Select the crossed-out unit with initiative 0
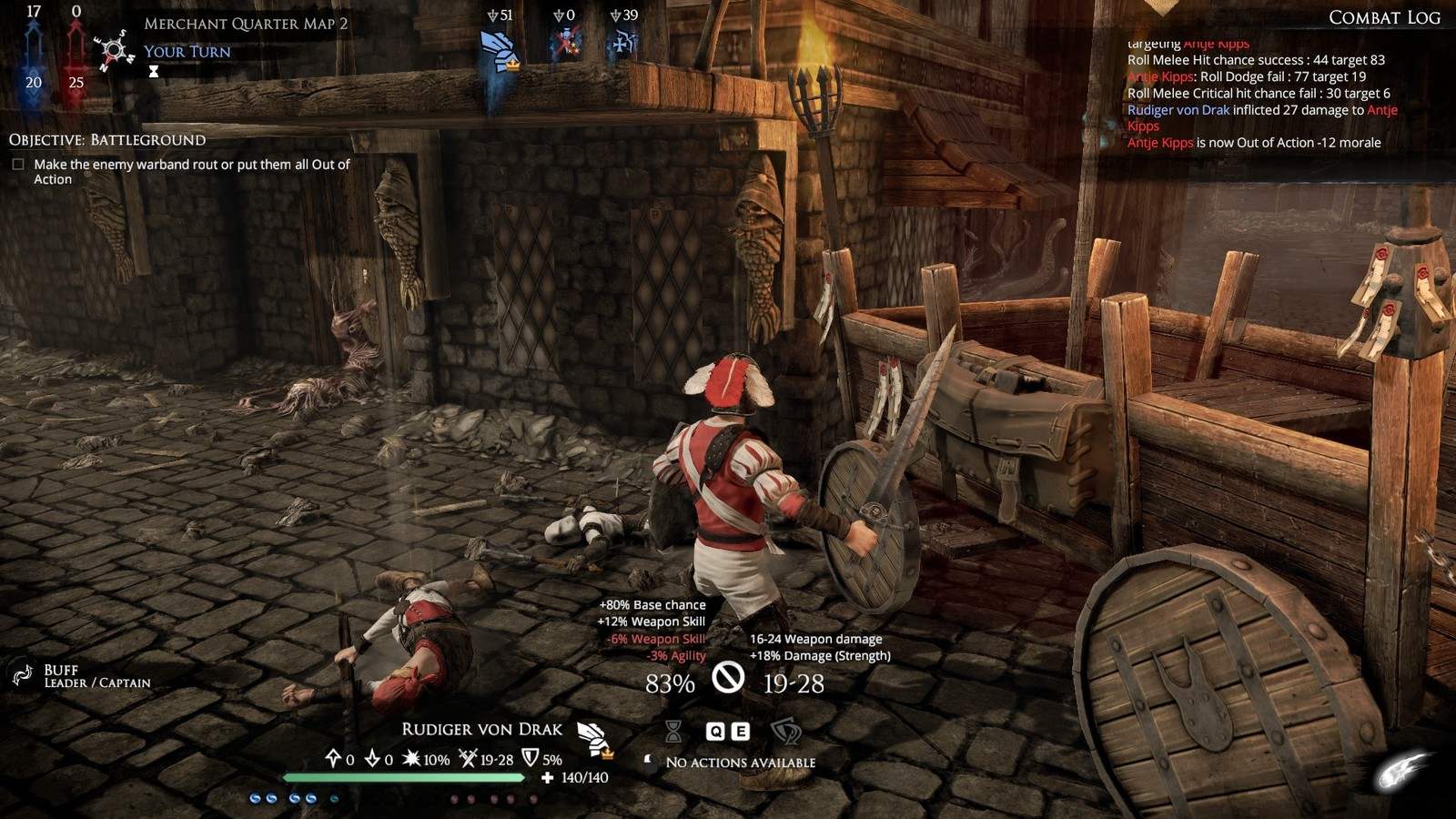The height and width of the screenshot is (819, 1456). (x=566, y=44)
